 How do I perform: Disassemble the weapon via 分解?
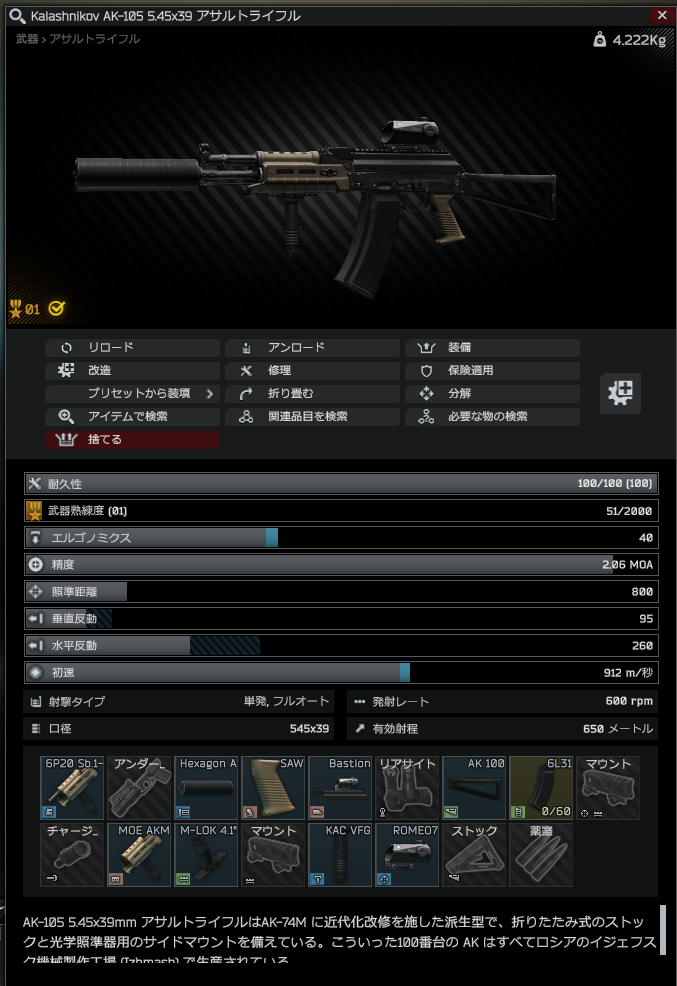pos(492,394)
